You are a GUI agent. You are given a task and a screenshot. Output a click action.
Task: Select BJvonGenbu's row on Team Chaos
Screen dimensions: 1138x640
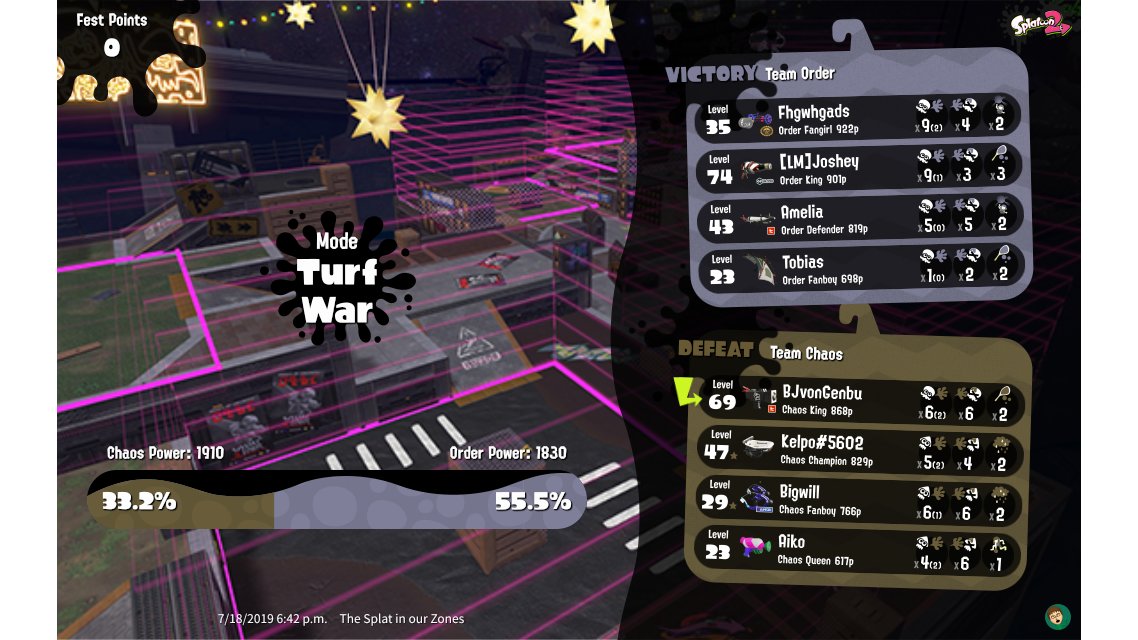pos(858,400)
